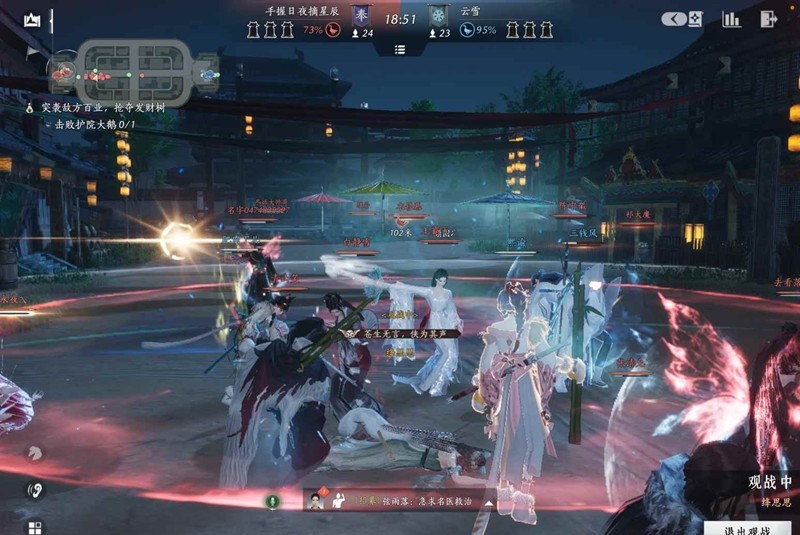
Task: Open the battlefield minimap
Action: (135, 71)
